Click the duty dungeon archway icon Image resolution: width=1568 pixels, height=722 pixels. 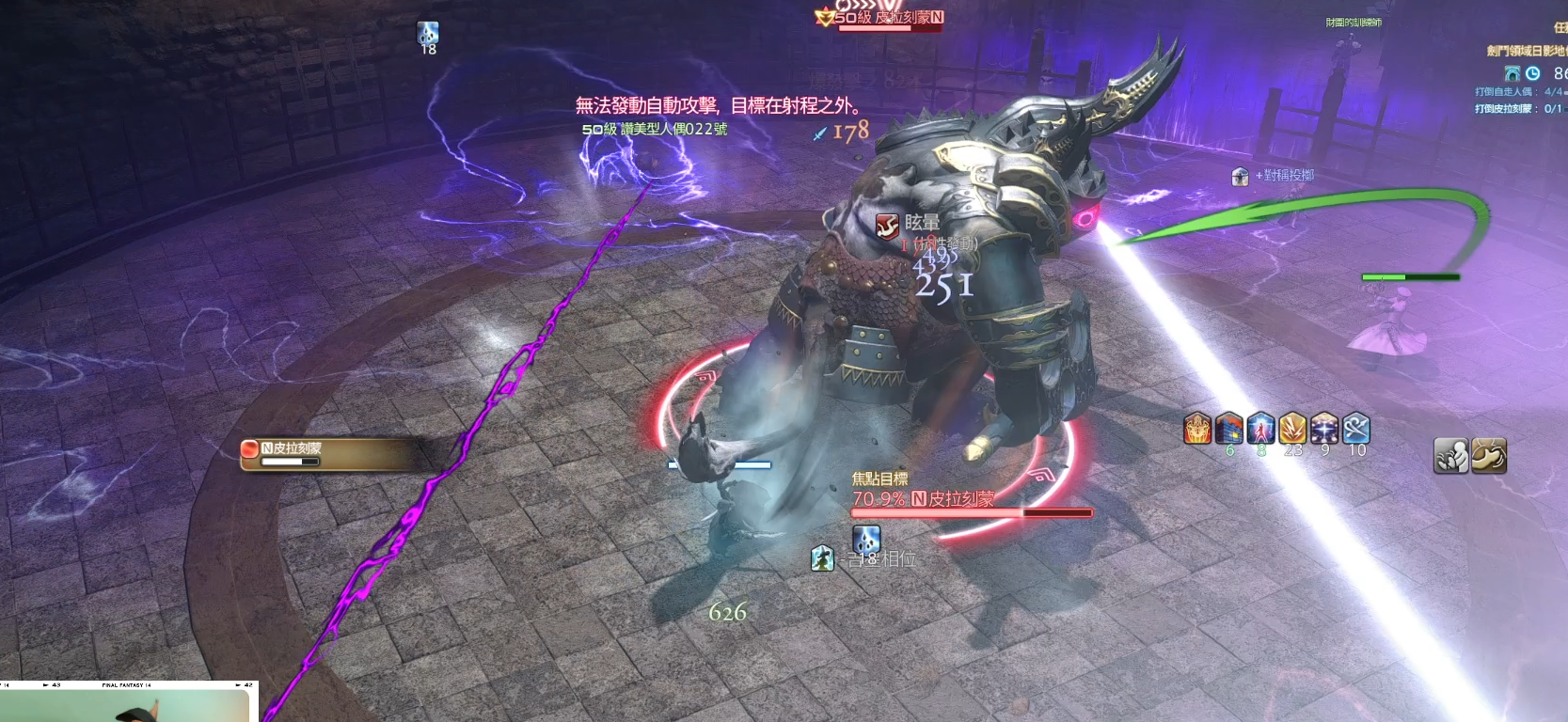[1513, 73]
